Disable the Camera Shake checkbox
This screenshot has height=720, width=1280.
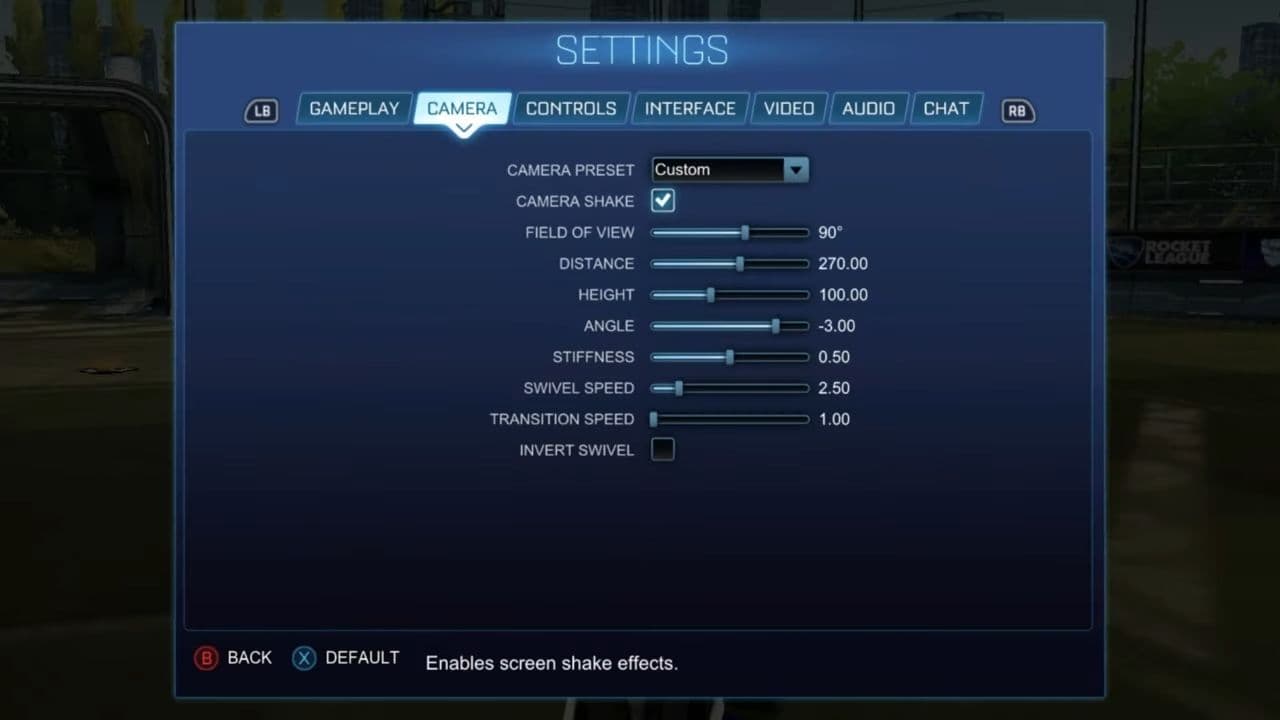pos(662,200)
